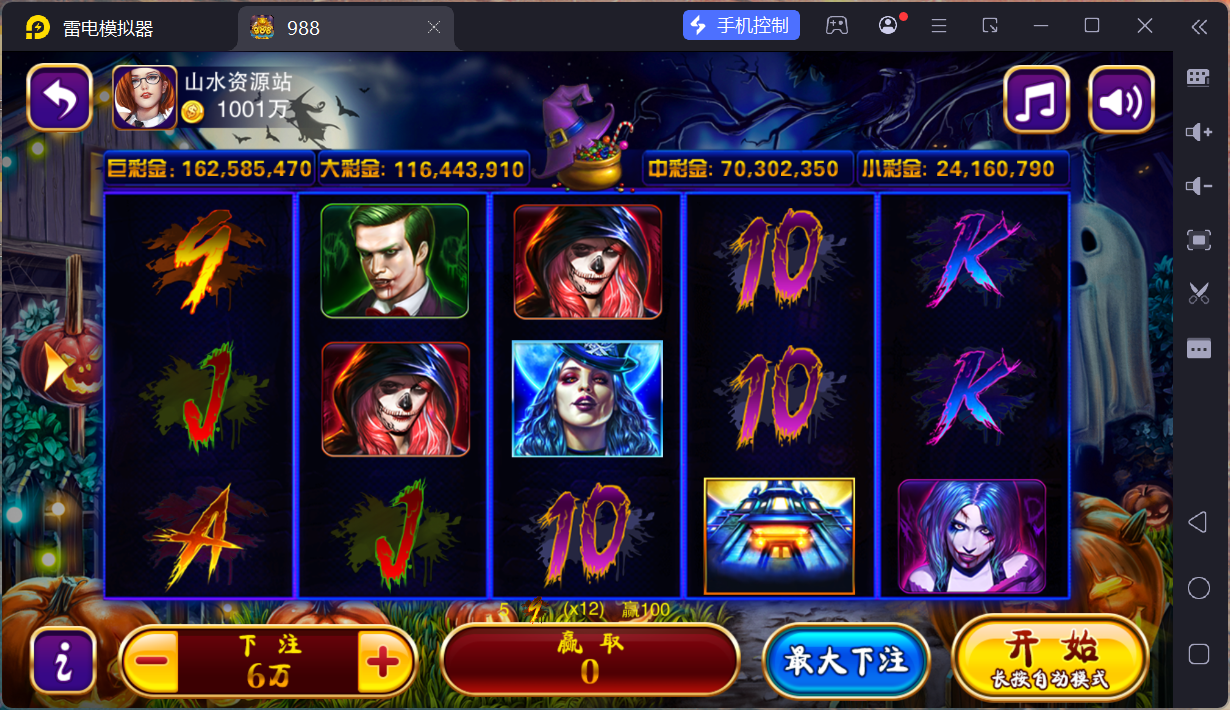The width and height of the screenshot is (1230, 710).
Task: Close the 988 emulator tab
Action: point(434,28)
